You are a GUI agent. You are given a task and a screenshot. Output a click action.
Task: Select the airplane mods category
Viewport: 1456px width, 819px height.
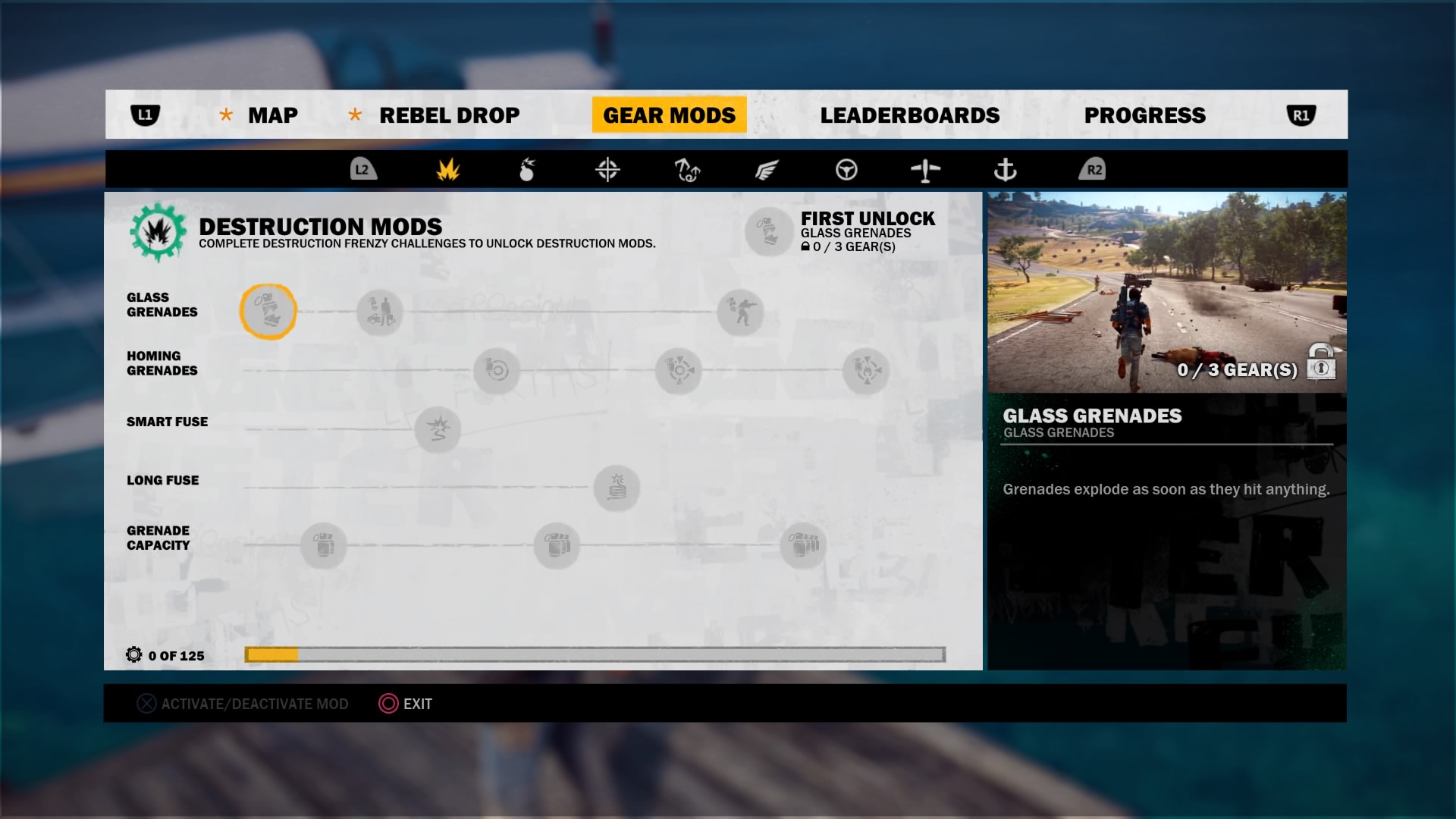[x=925, y=170]
